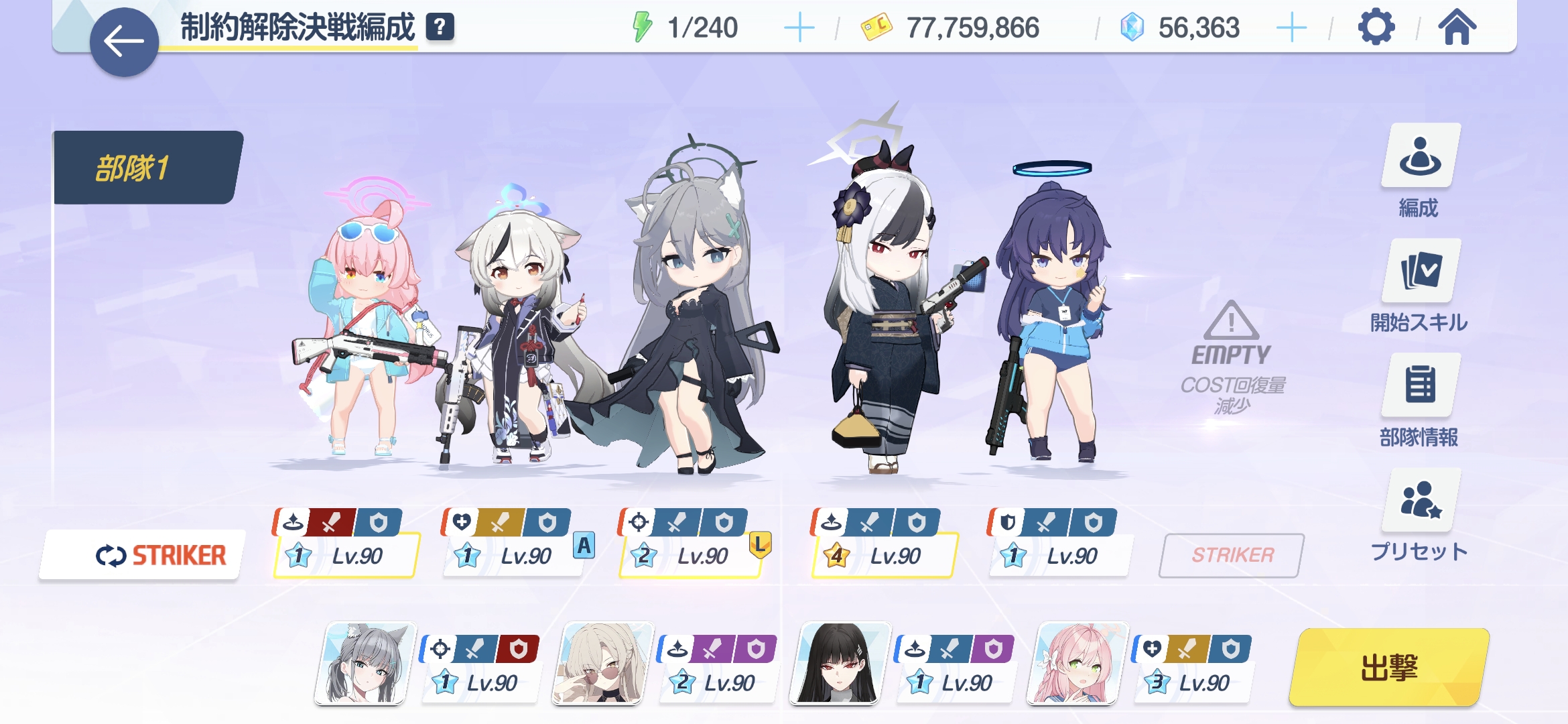
Task: Toggle the STRIKER swap button
Action: pyautogui.click(x=143, y=555)
